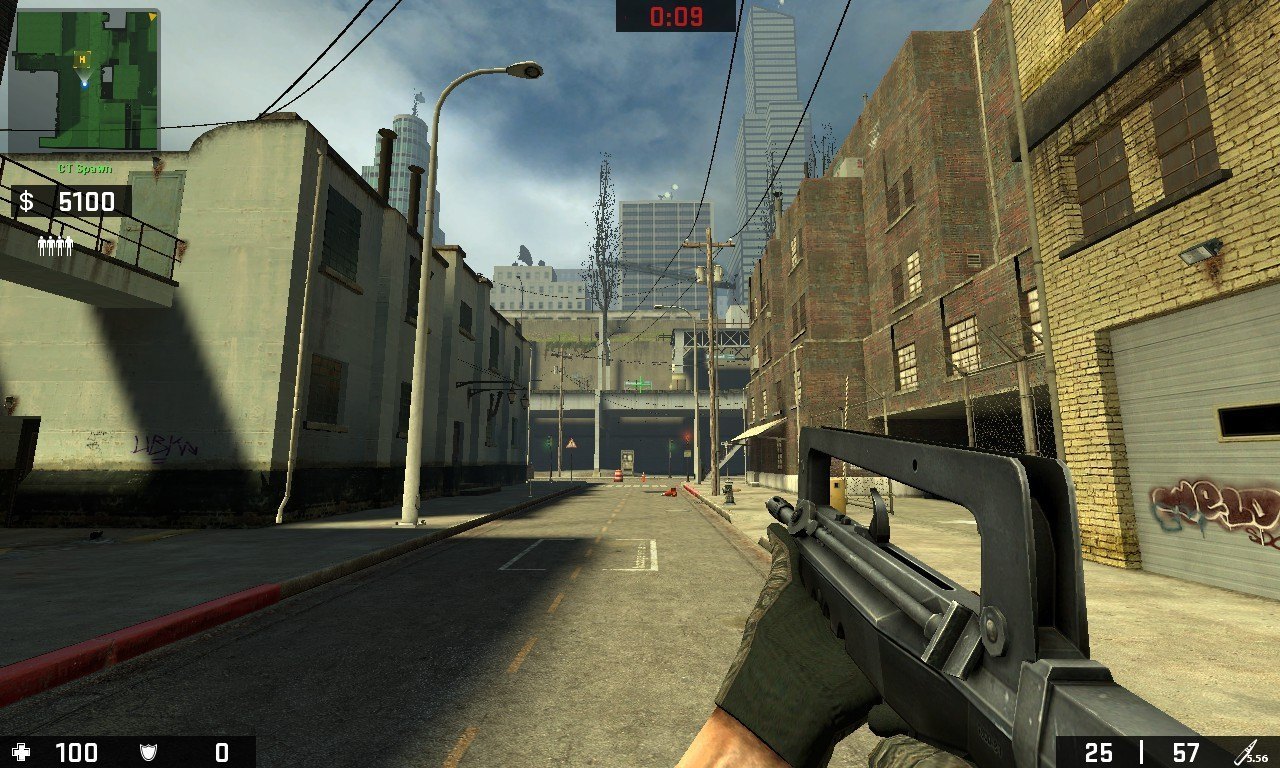Click the radar minimap
The width and height of the screenshot is (1280, 768).
coord(84,80)
